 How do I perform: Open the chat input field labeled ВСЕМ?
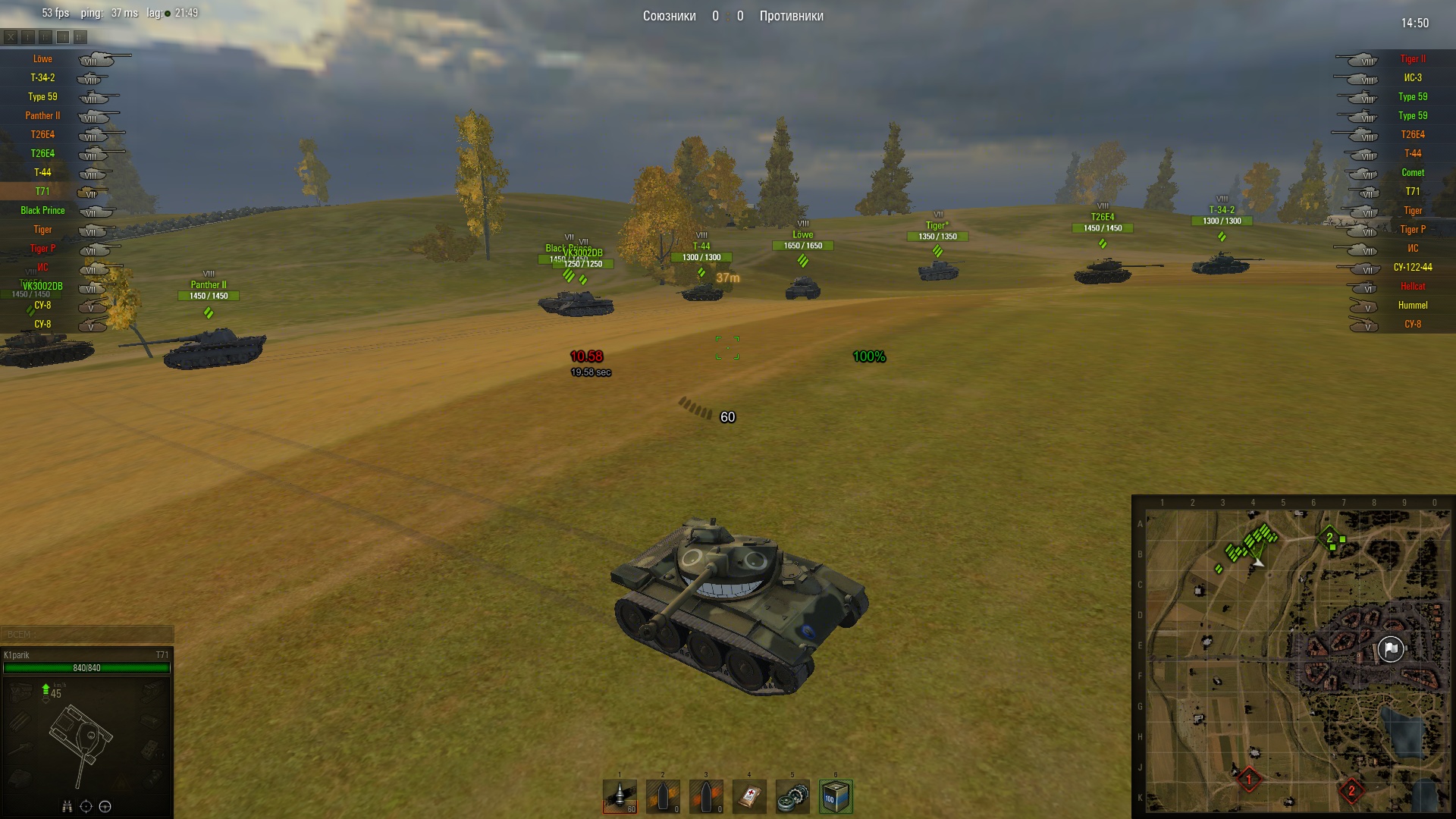click(x=87, y=635)
